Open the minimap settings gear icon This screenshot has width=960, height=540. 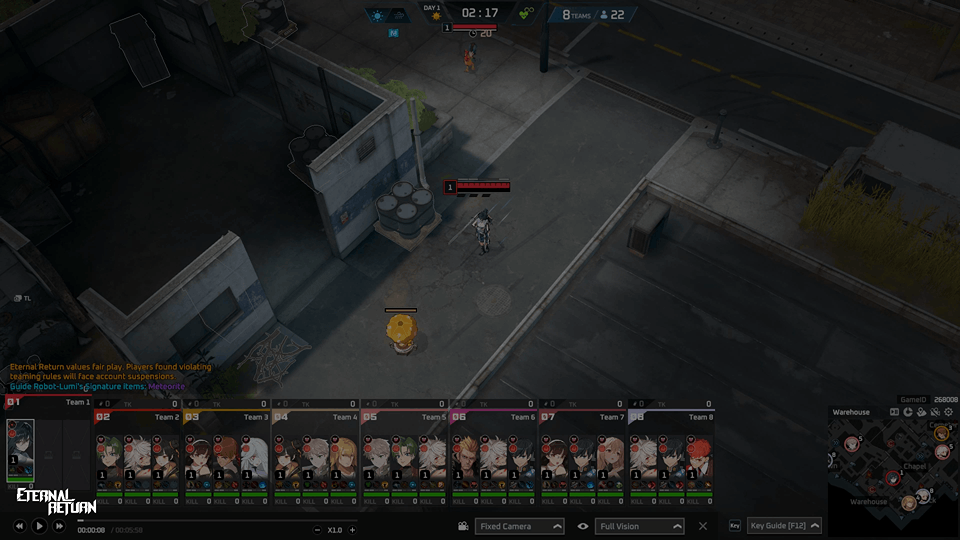click(946, 412)
